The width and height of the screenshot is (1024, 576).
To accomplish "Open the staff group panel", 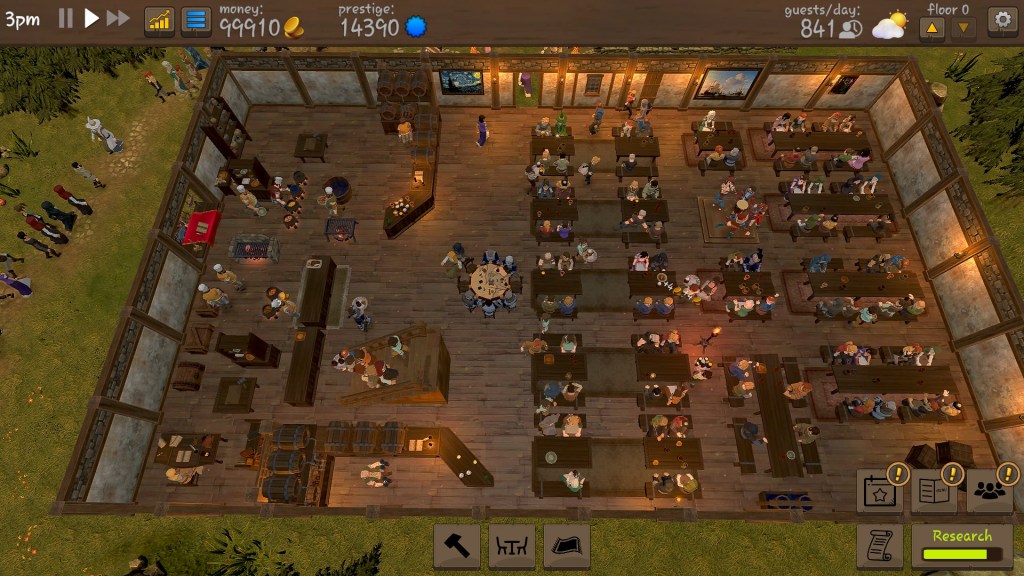I will 988,491.
